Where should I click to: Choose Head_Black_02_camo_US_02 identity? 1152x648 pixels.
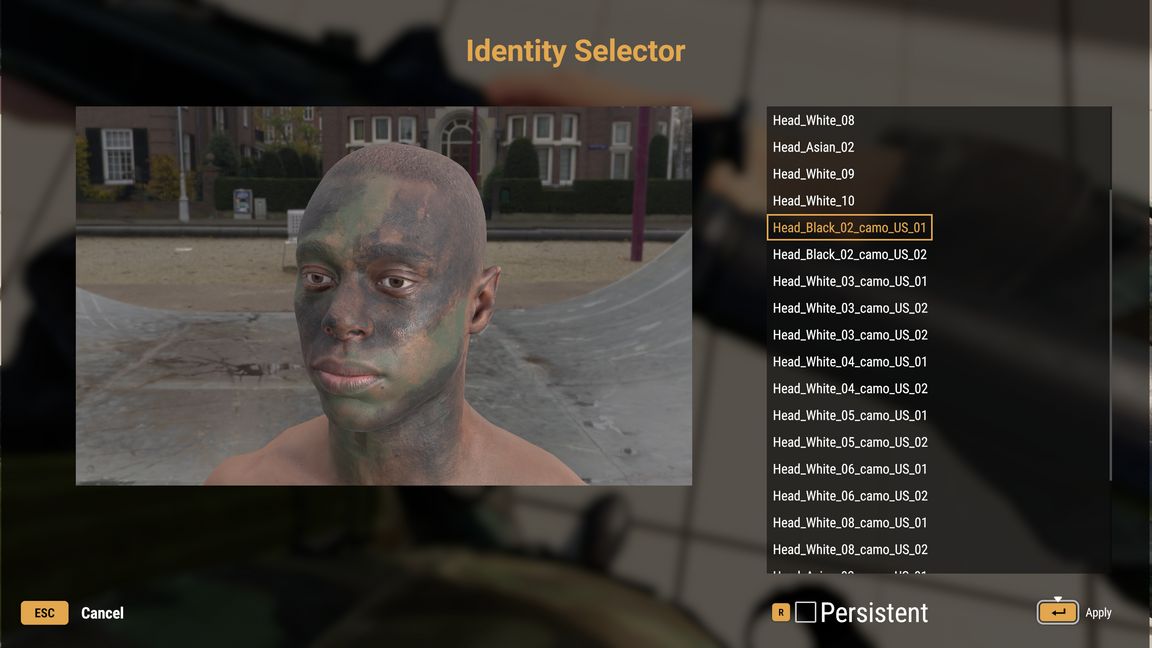(849, 255)
